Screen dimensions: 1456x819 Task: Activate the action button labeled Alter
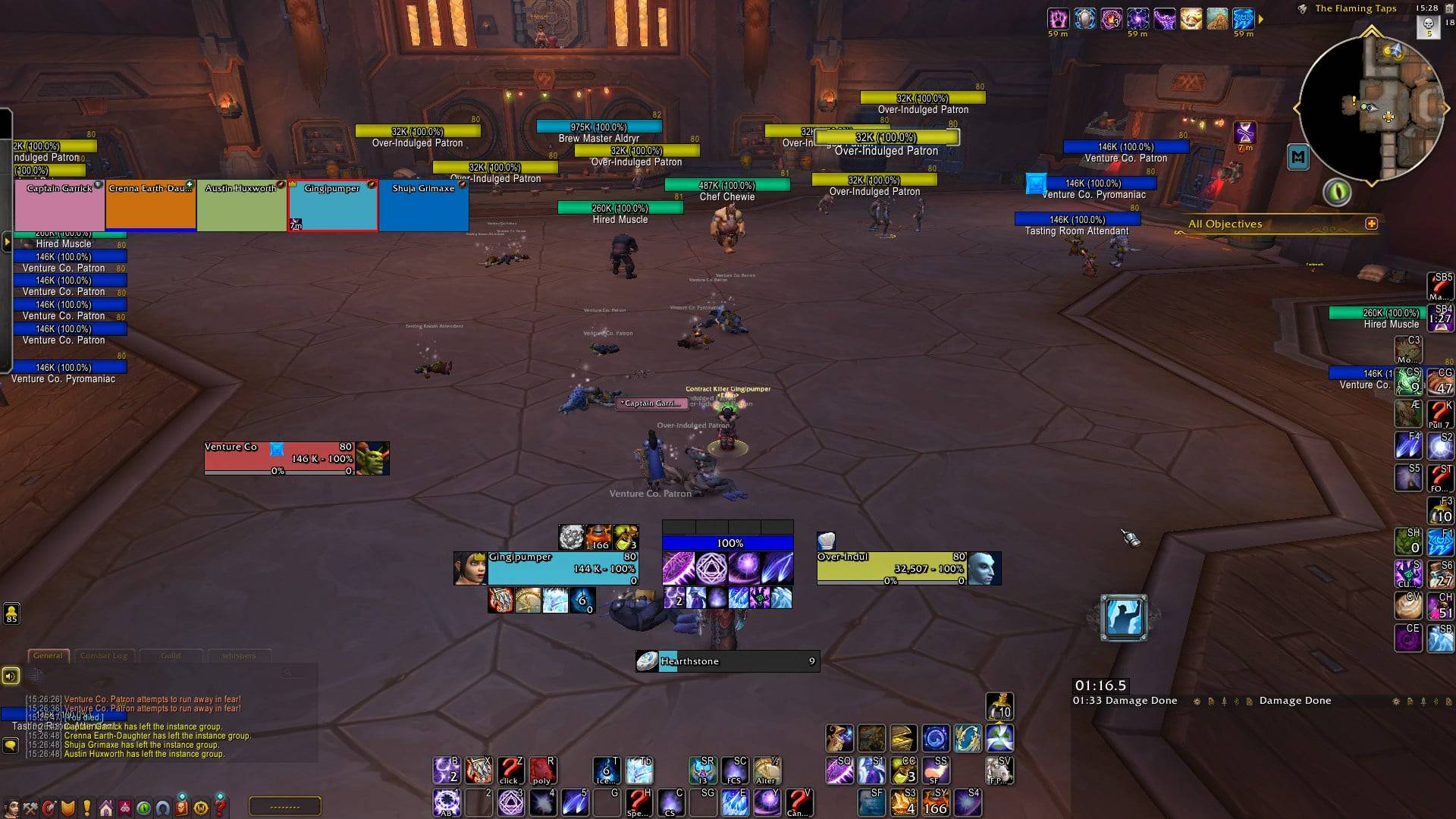(766, 770)
